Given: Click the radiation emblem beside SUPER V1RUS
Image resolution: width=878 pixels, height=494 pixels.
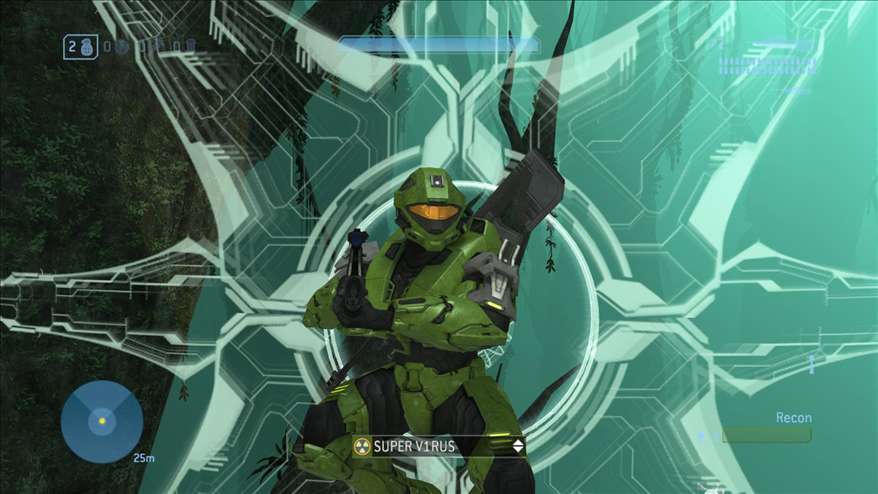Looking at the screenshot, I should [x=362, y=446].
